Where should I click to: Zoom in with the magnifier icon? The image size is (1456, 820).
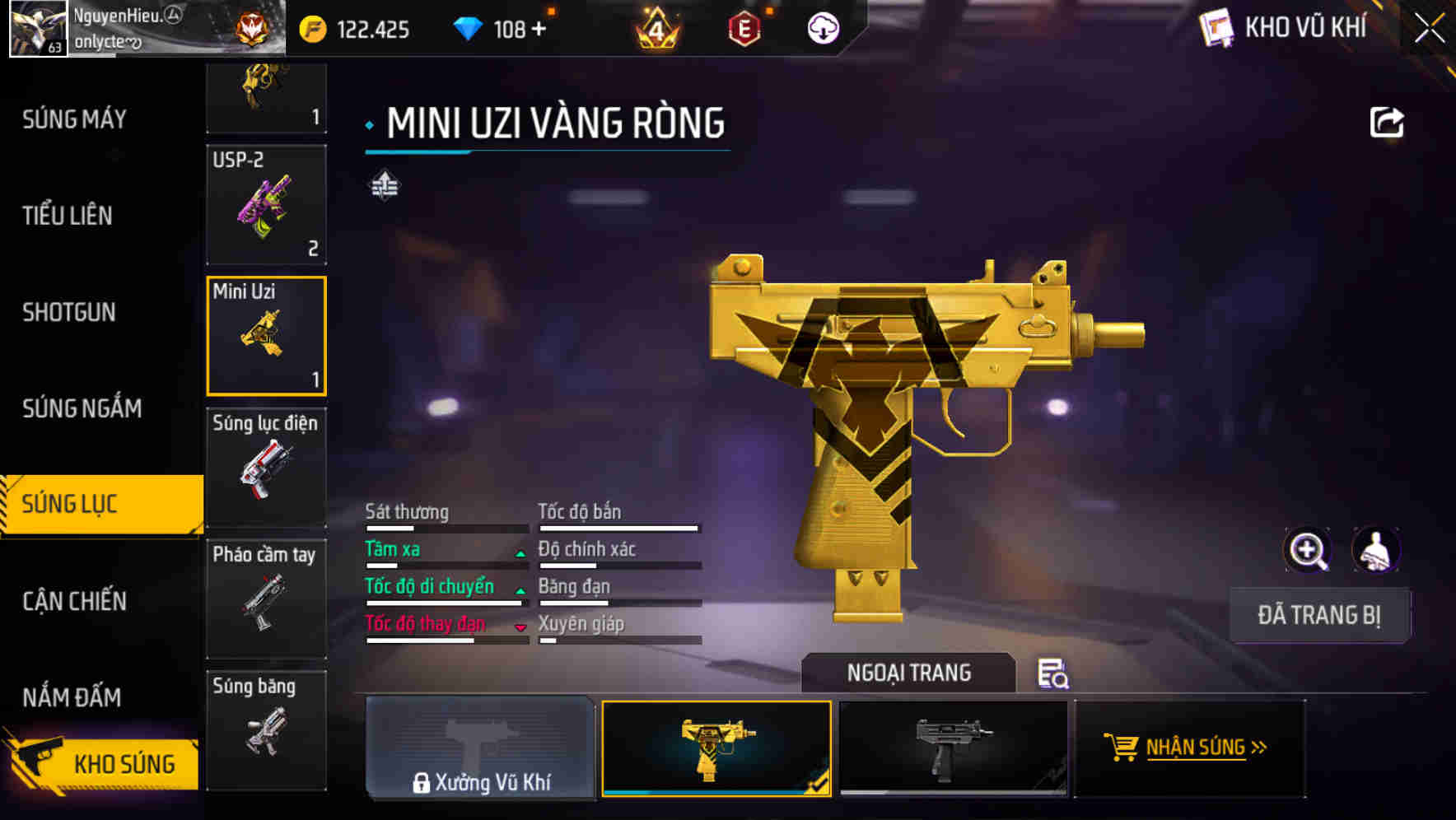pos(1307,550)
